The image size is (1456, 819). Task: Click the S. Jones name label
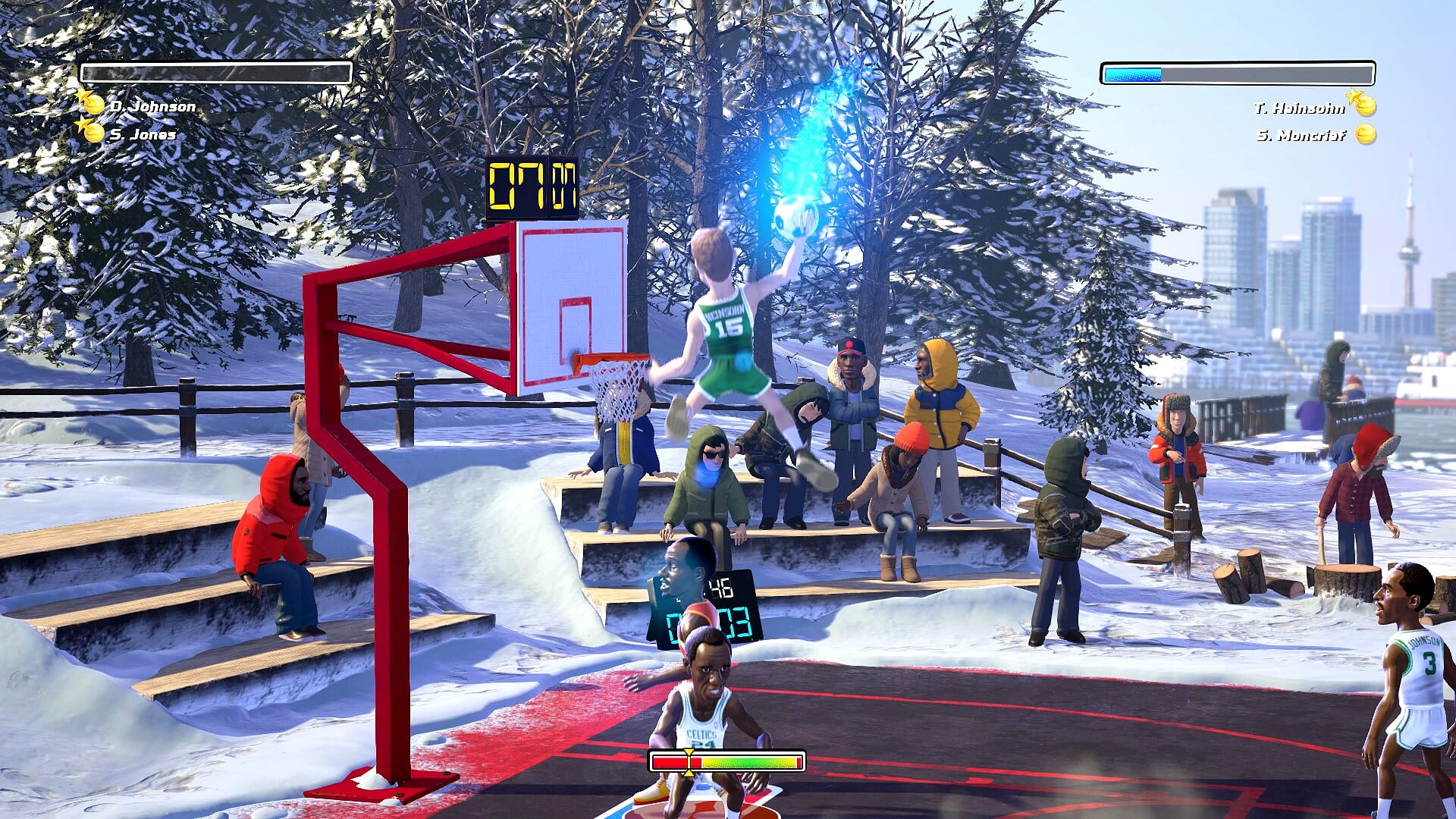(142, 134)
